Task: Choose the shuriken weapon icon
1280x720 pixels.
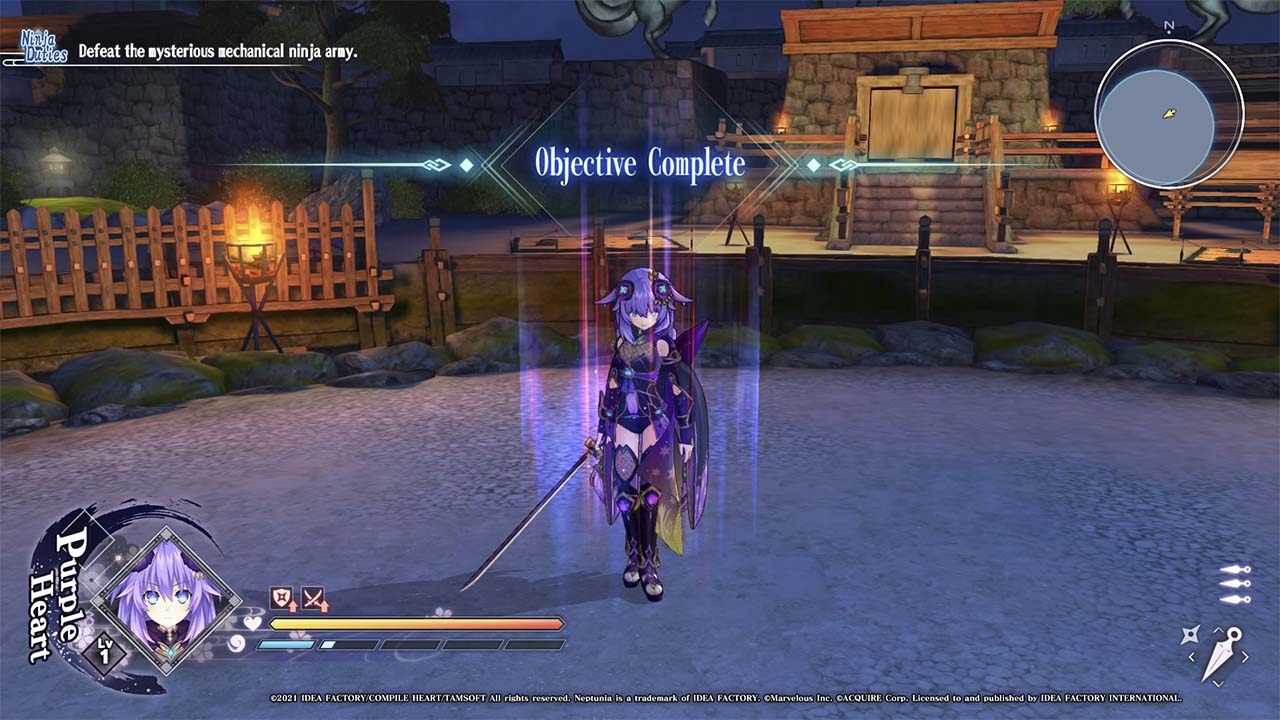Action: [x=1190, y=634]
